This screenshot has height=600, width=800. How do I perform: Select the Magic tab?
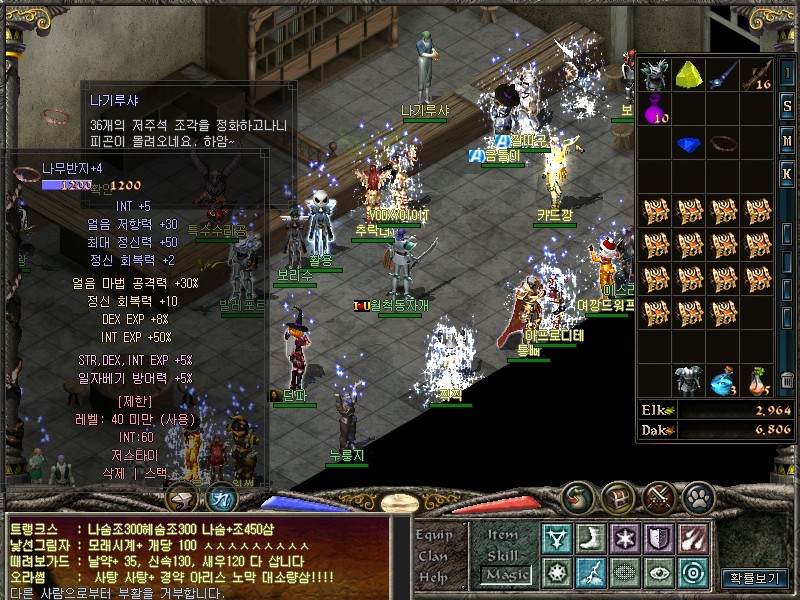[504, 574]
